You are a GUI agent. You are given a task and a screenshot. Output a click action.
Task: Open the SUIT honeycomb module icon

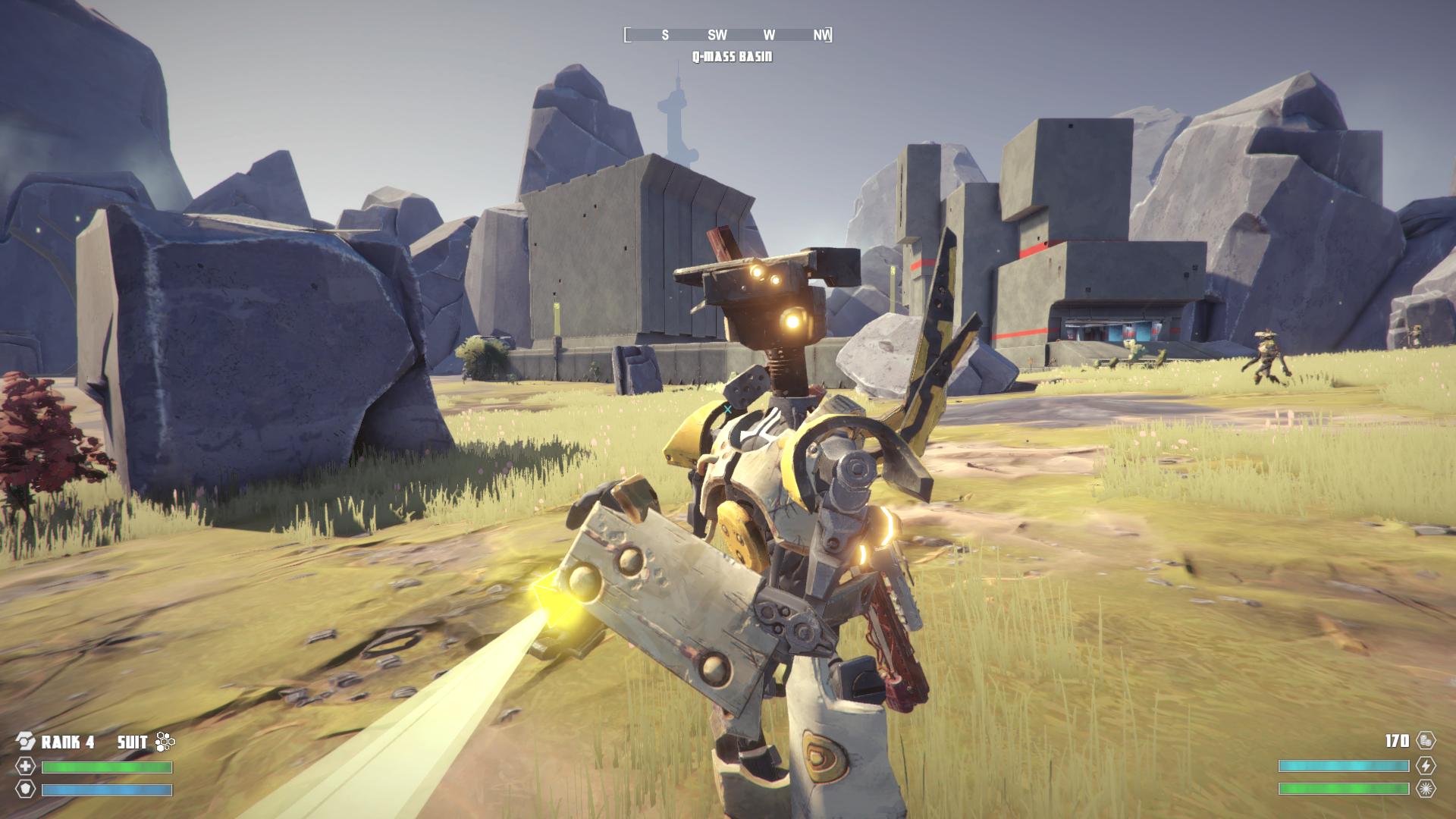pos(165,742)
